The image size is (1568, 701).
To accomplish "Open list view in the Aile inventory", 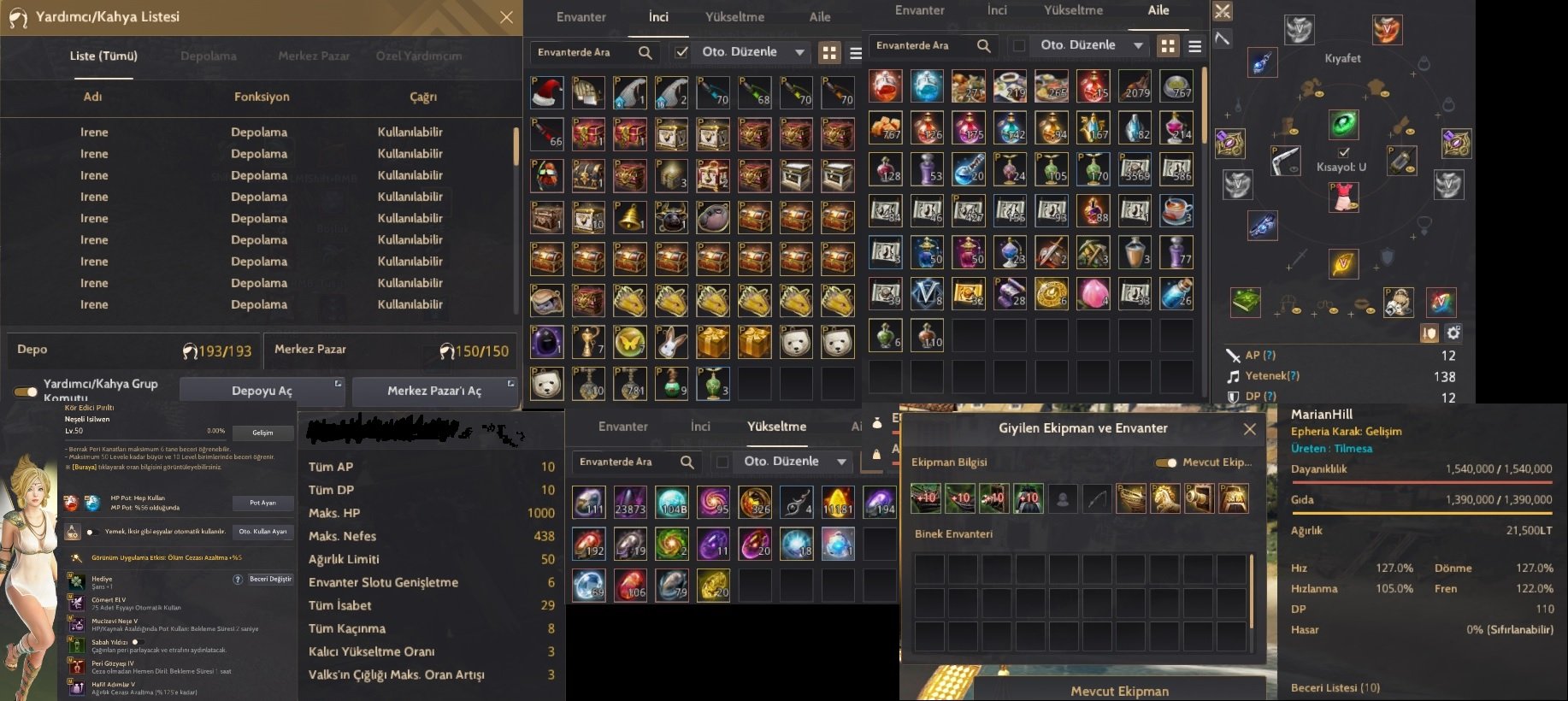I will point(1194,47).
